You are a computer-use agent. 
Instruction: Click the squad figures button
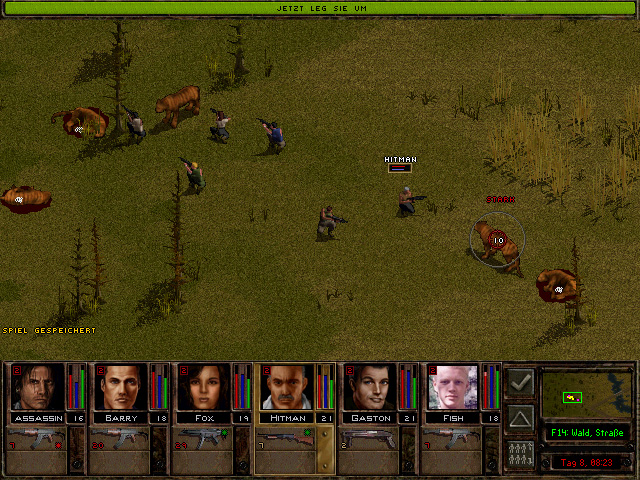coord(520,451)
